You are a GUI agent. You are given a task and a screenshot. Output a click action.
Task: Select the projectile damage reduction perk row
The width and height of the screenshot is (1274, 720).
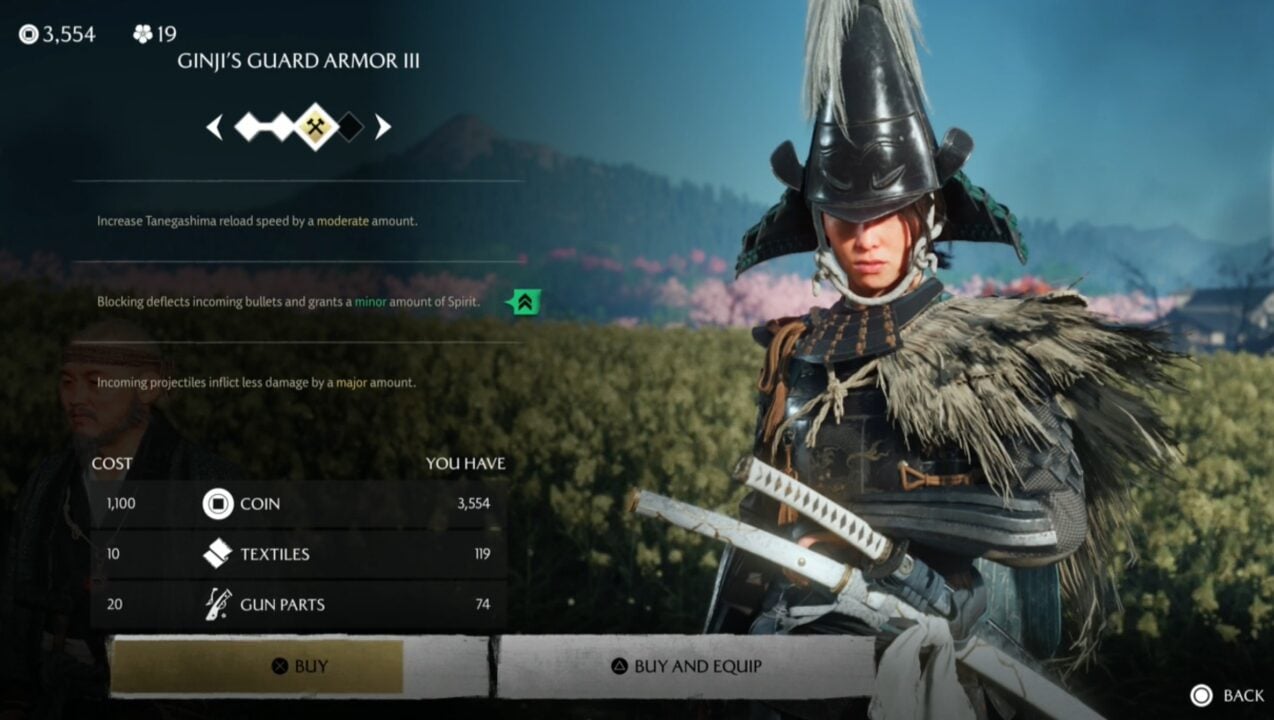[256, 382]
